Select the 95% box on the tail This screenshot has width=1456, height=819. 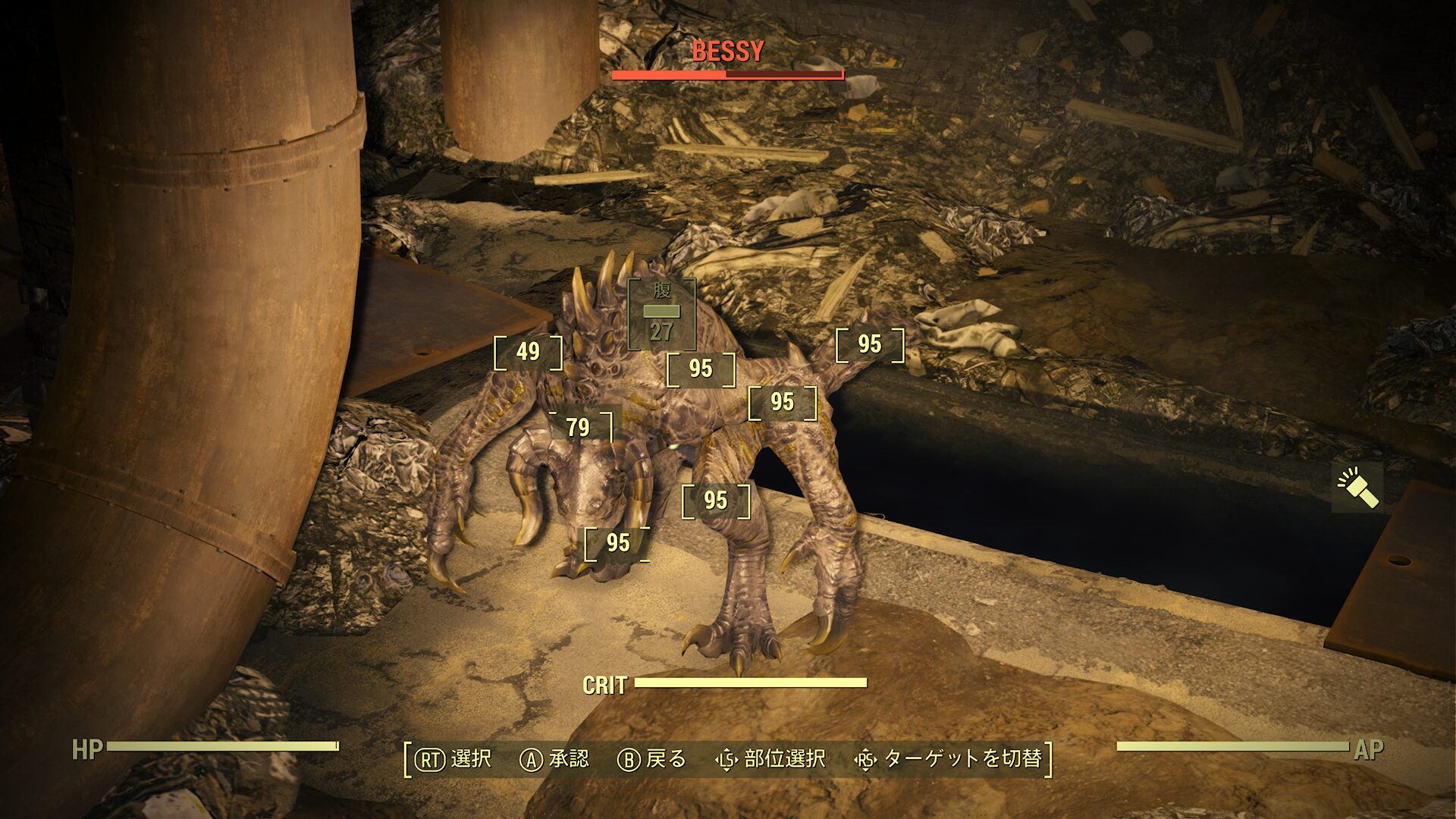(869, 344)
